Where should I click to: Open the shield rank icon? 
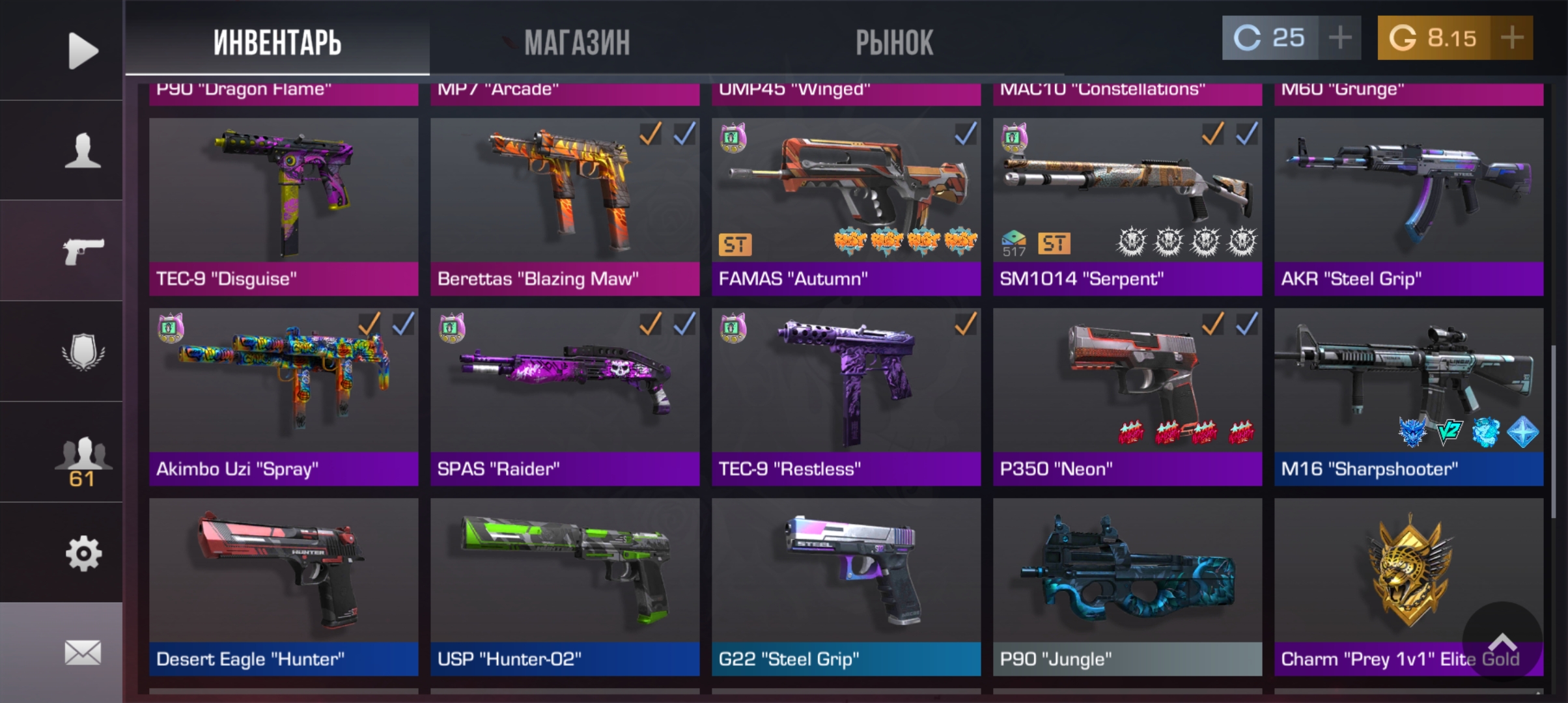point(83,352)
